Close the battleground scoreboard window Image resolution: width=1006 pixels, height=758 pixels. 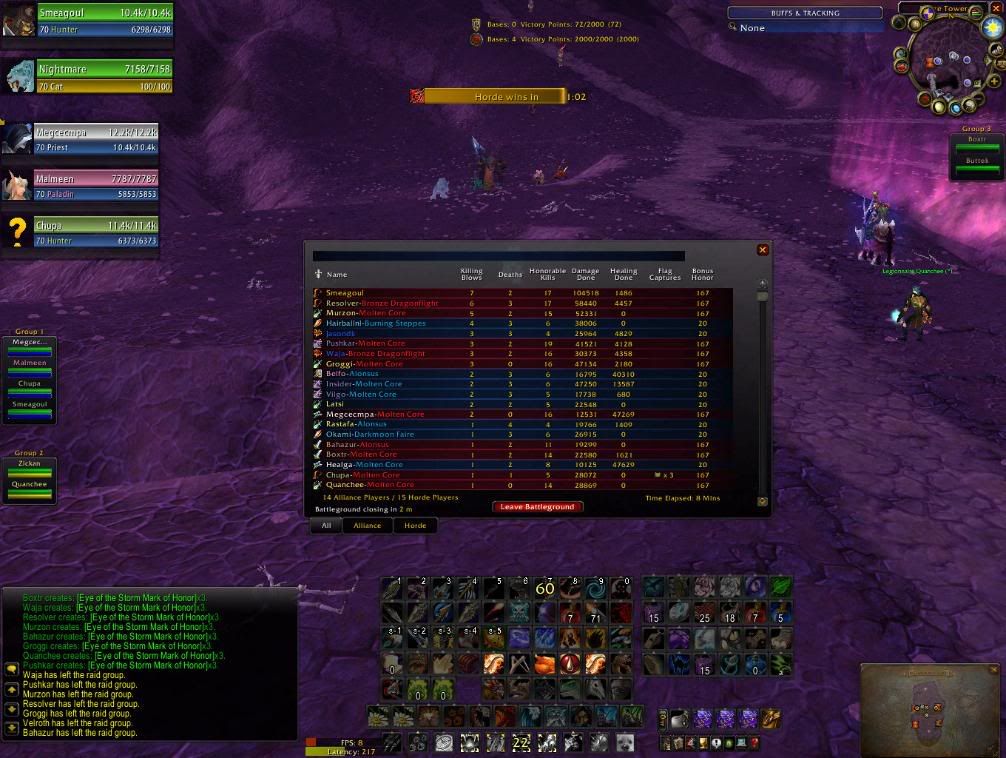pos(763,250)
